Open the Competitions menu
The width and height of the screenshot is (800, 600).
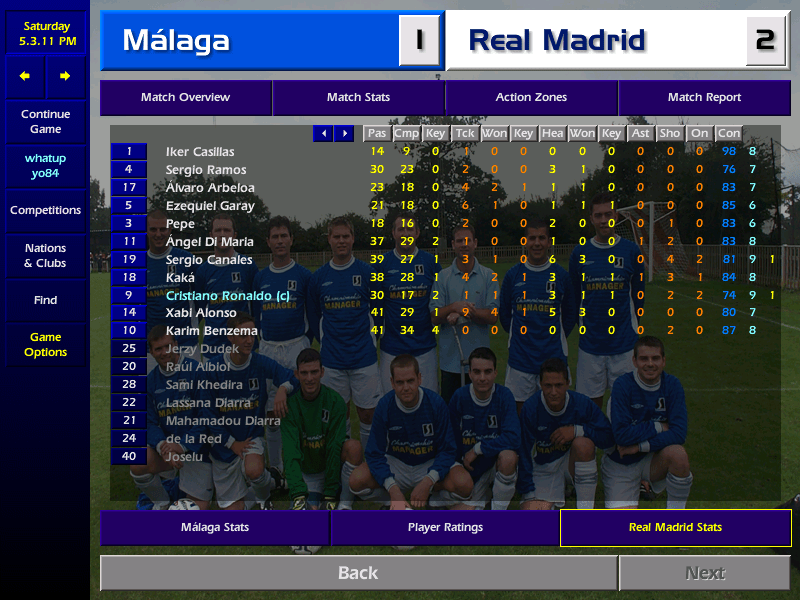(45, 211)
